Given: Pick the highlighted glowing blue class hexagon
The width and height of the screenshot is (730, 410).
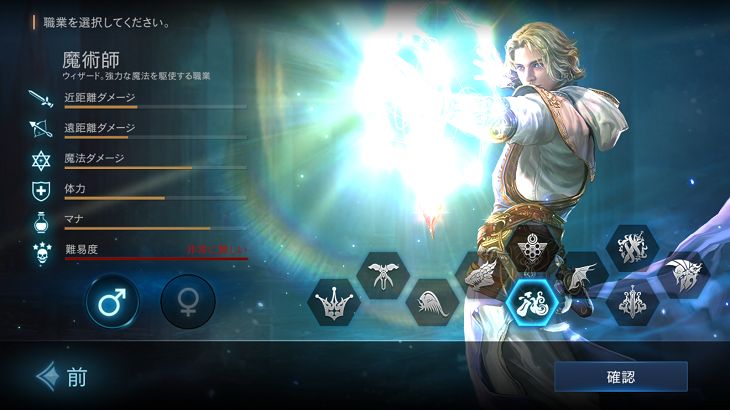Looking at the screenshot, I should click(x=531, y=300).
